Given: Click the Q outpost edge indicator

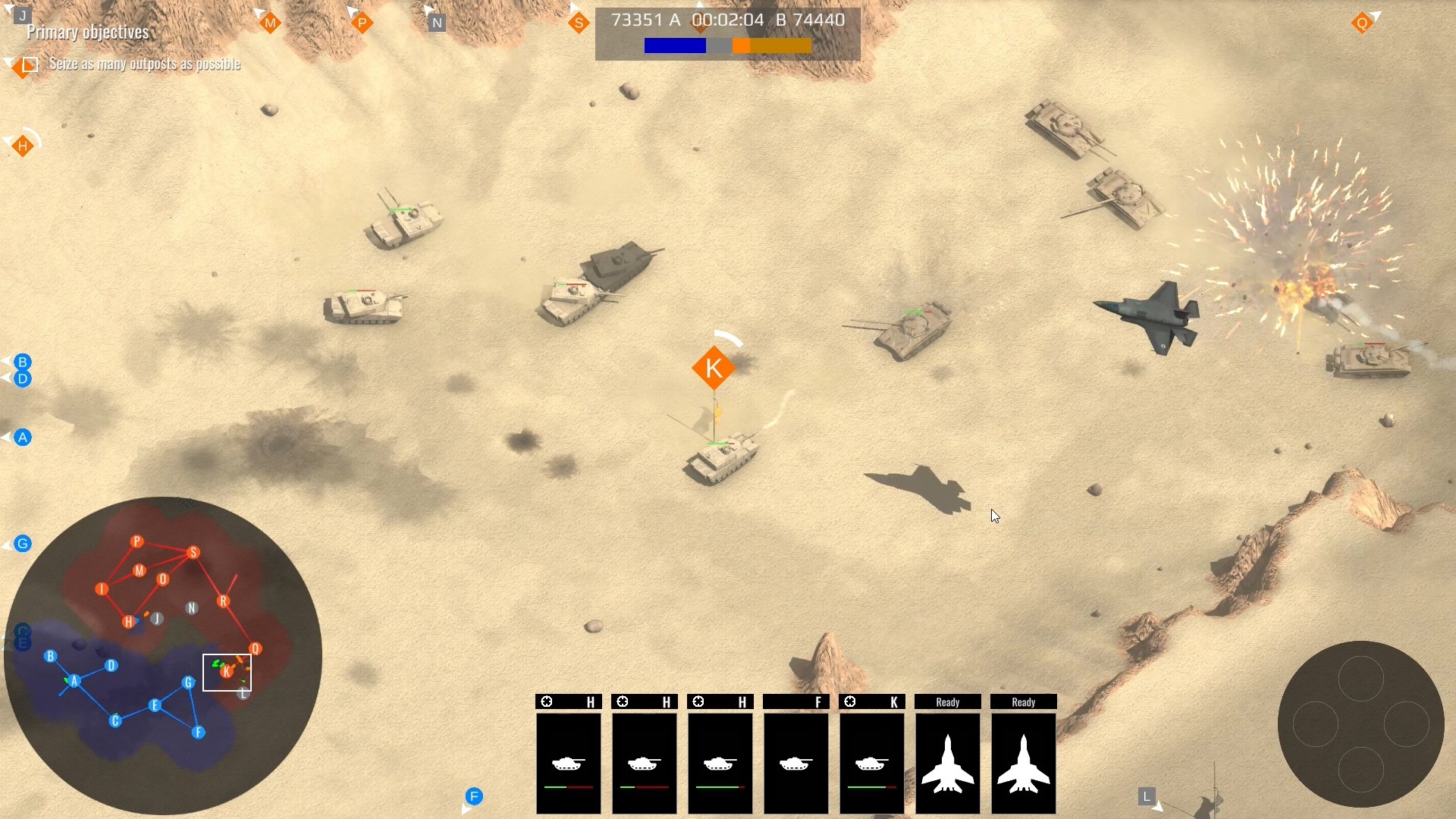Looking at the screenshot, I should point(1363,24).
